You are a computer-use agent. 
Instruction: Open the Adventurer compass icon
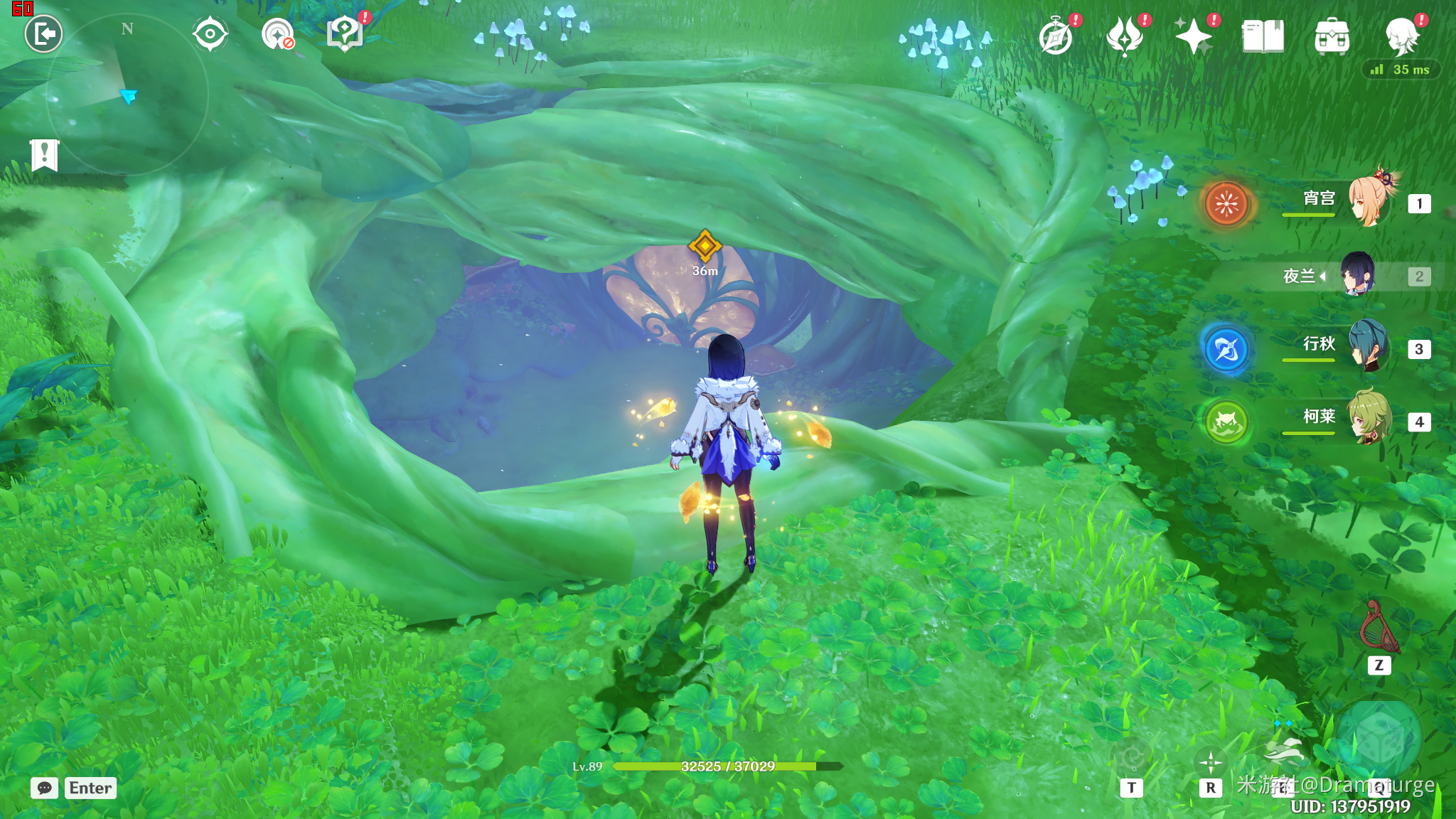1056,37
